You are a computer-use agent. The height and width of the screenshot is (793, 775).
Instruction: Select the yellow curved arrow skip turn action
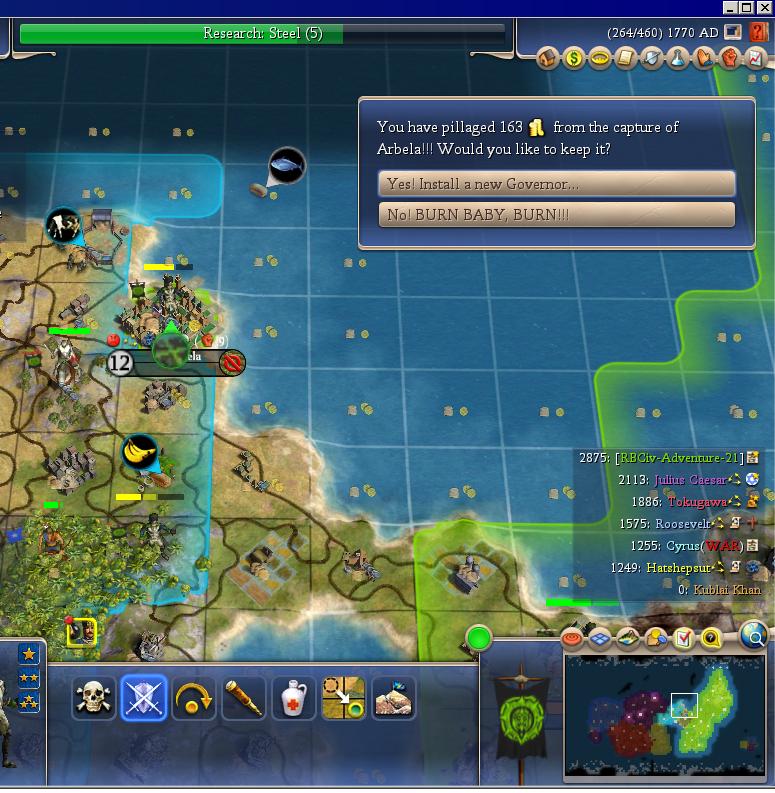(194, 698)
